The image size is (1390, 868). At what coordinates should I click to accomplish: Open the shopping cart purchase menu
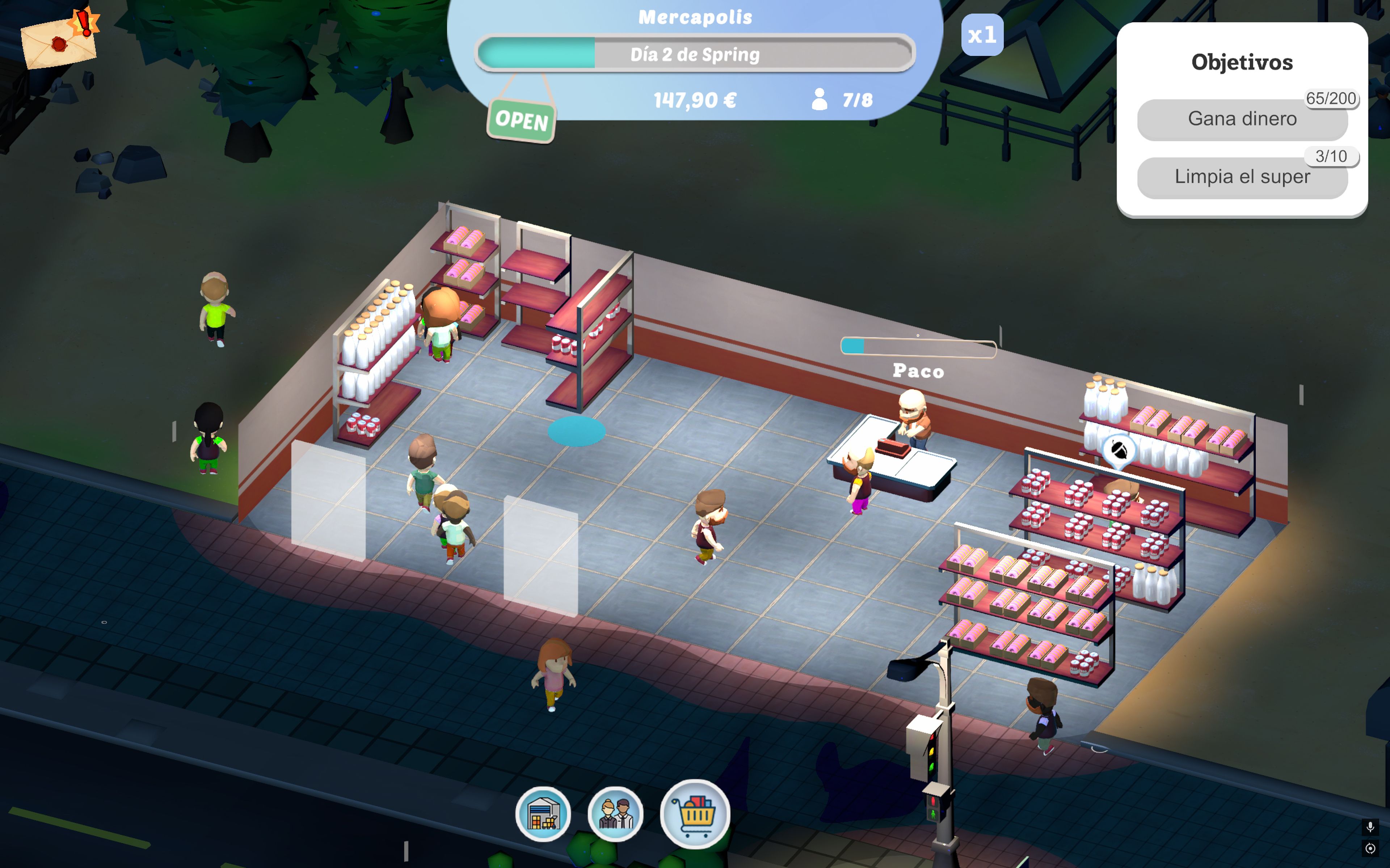695,814
